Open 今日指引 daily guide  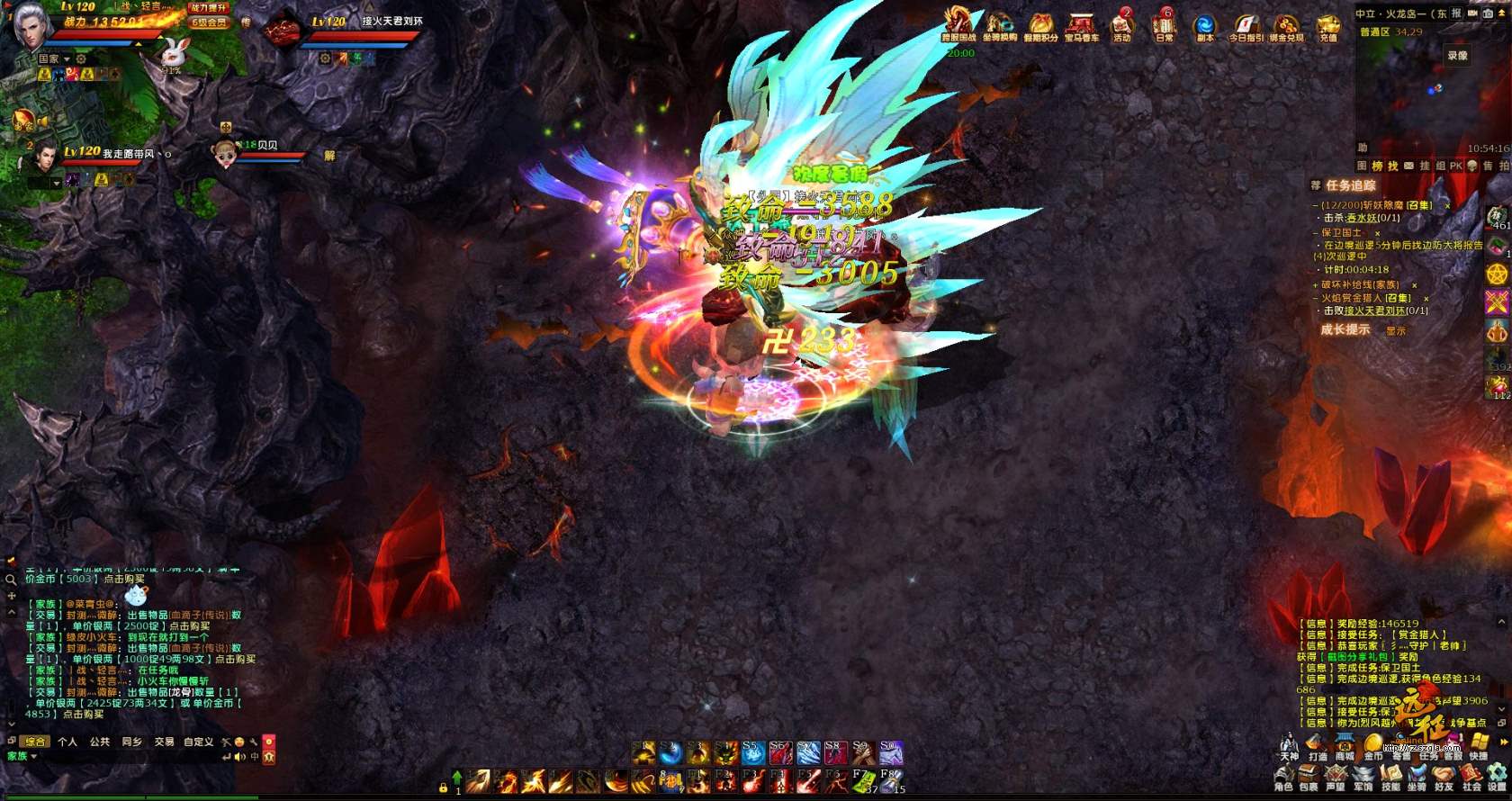point(1246,25)
